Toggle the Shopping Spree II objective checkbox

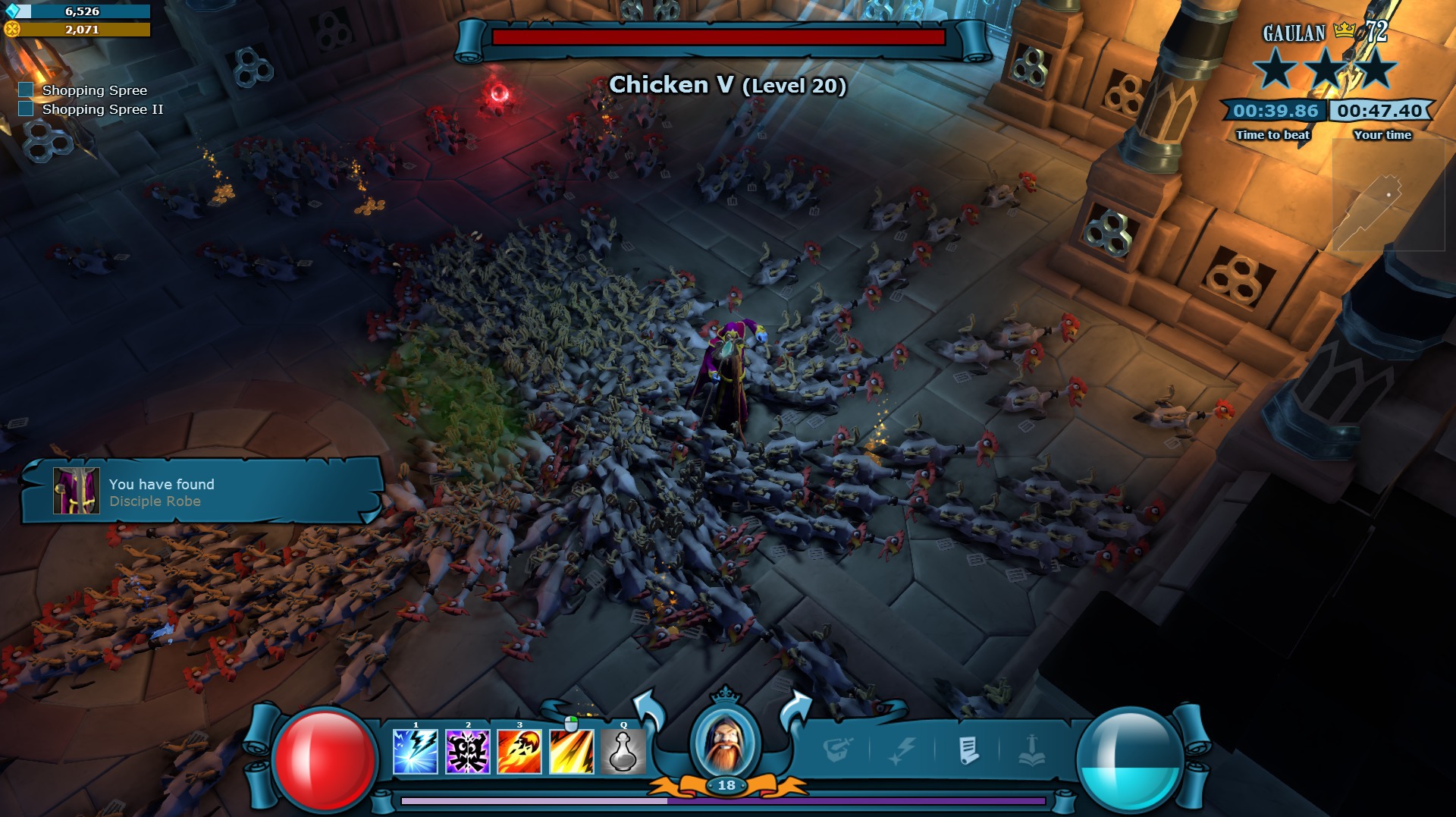[26, 108]
